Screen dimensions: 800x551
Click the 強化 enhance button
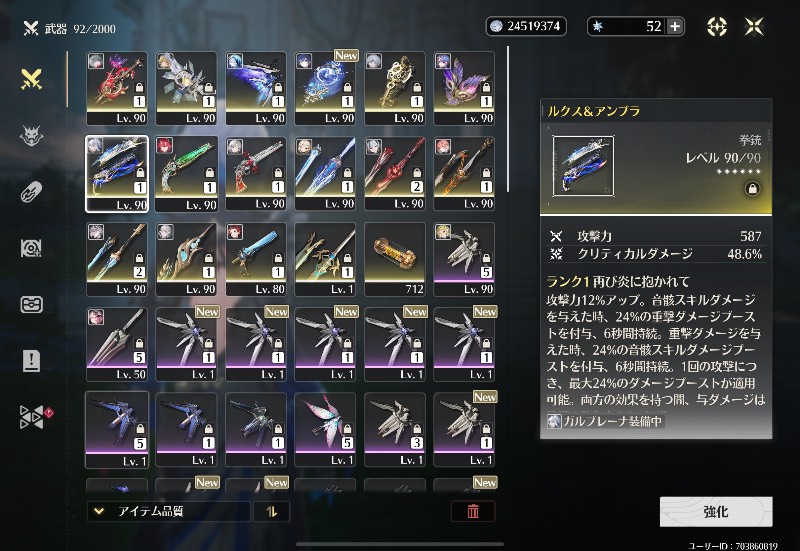(x=715, y=511)
